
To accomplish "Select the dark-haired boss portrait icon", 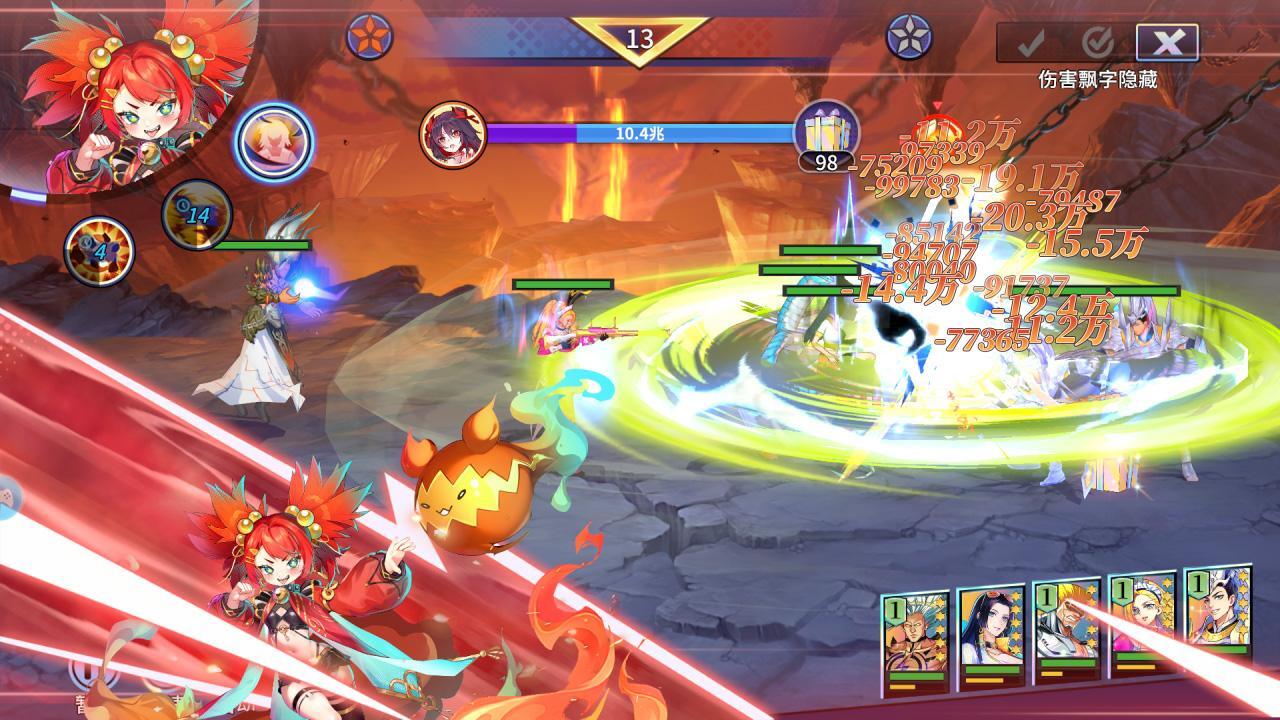I will 453,134.
